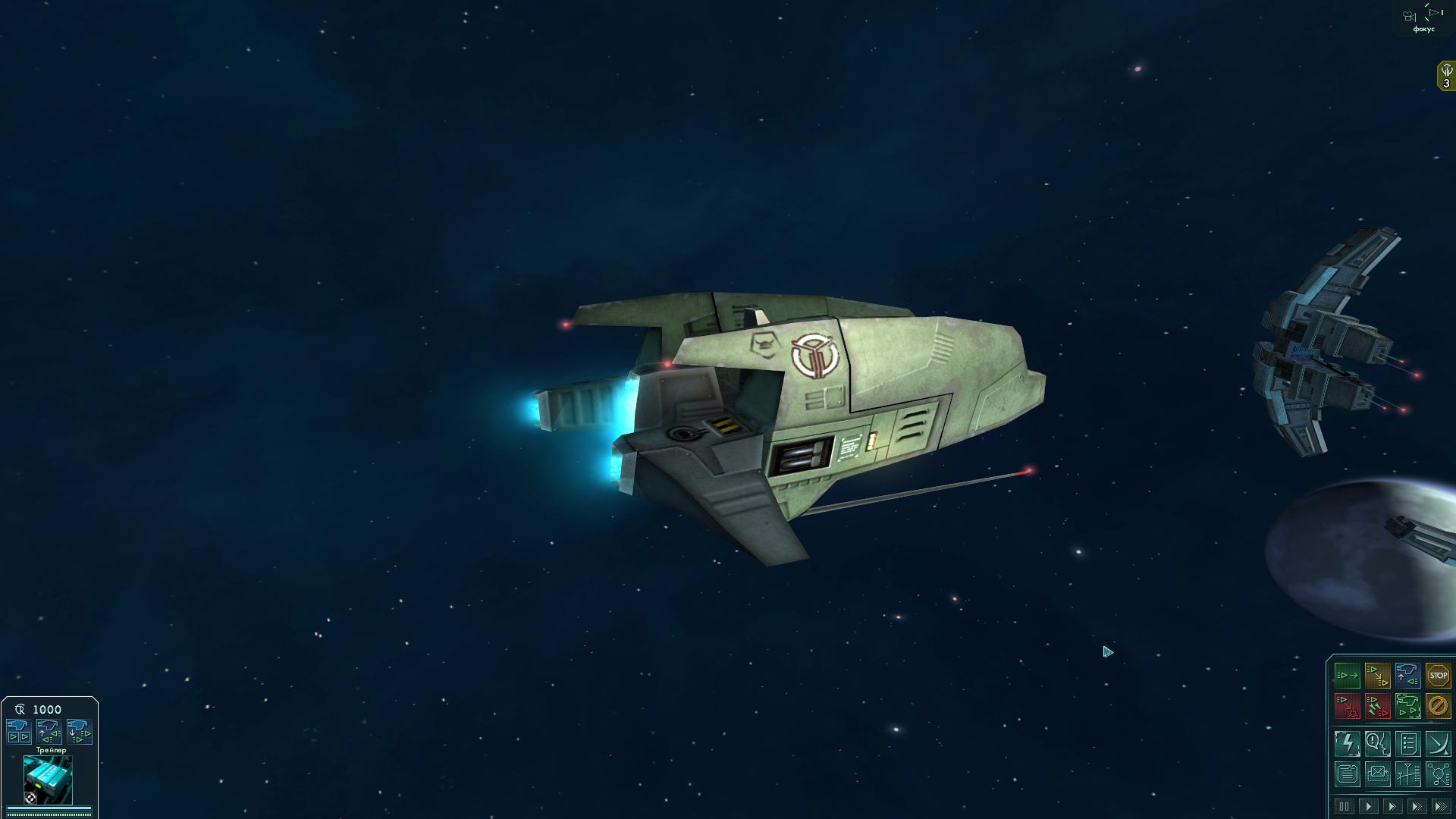Pause the game speed
This screenshot has height=819, width=1456.
tap(1344, 806)
